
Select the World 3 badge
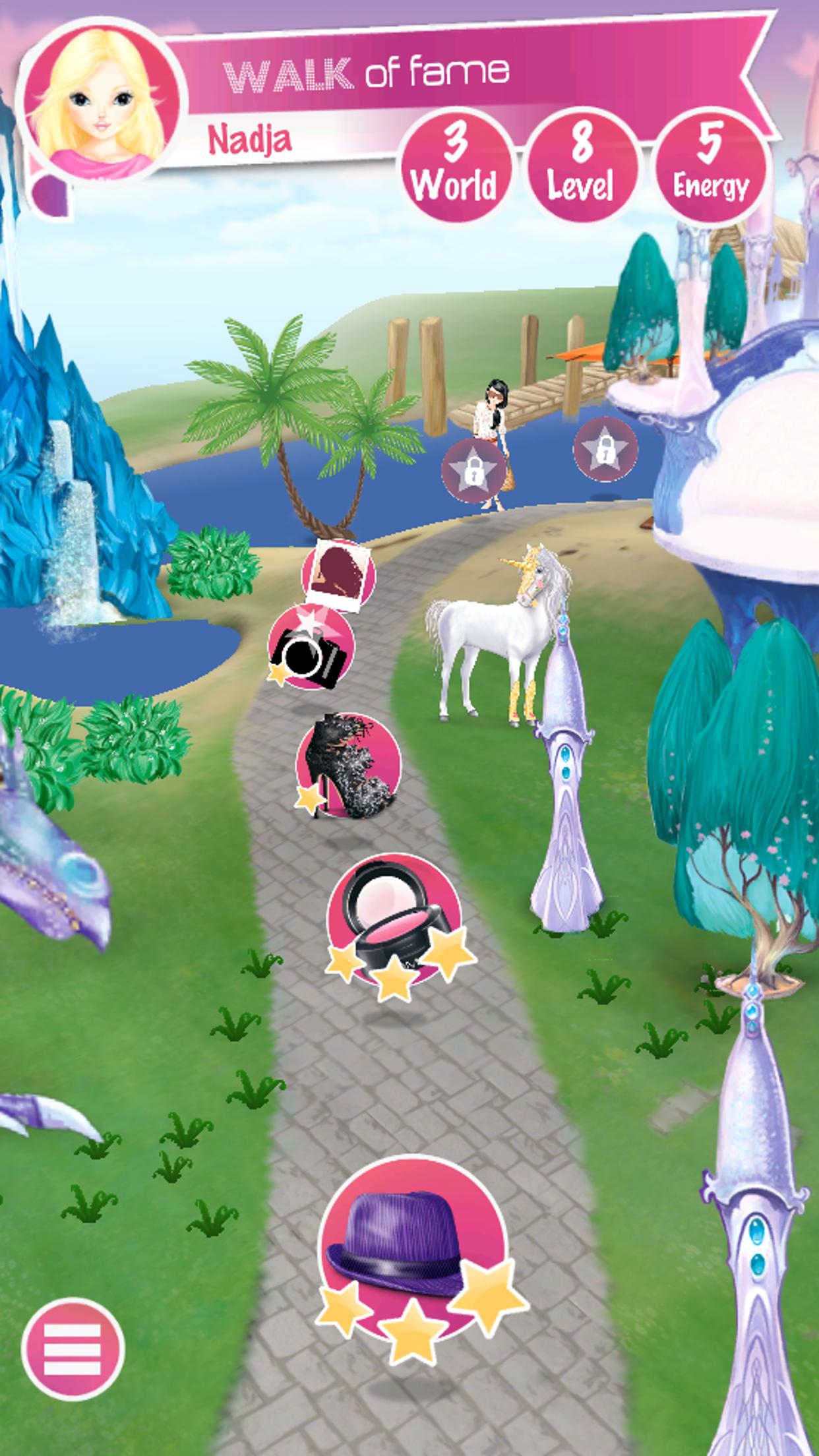coord(455,166)
